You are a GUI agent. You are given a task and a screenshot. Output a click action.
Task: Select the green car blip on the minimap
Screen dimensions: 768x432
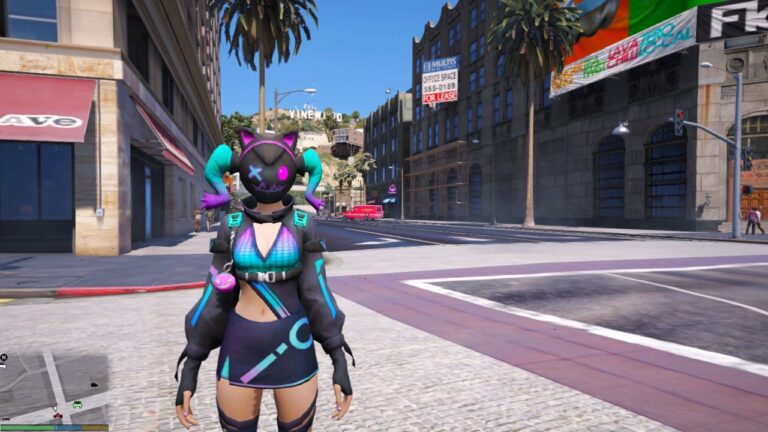pos(77,404)
